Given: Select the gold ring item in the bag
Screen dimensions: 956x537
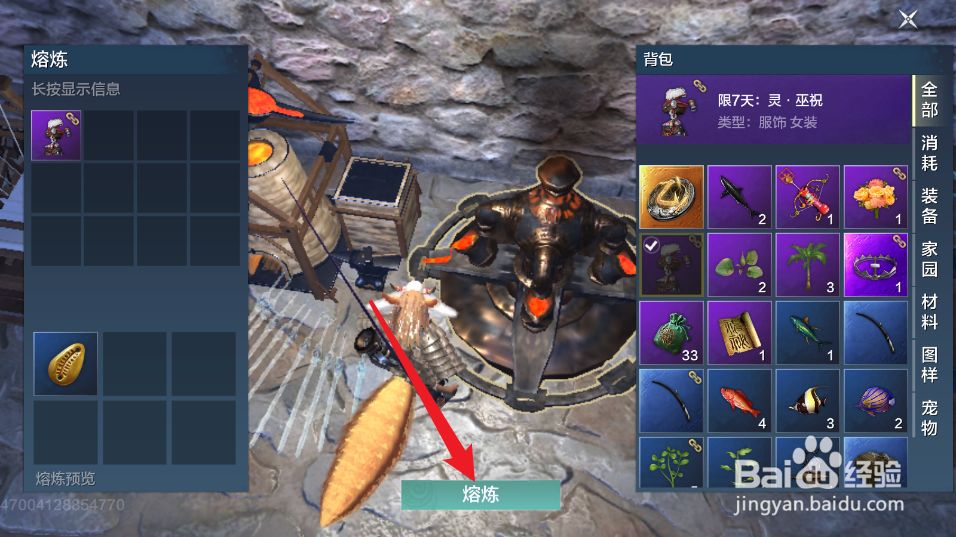Looking at the screenshot, I should coord(671,197).
